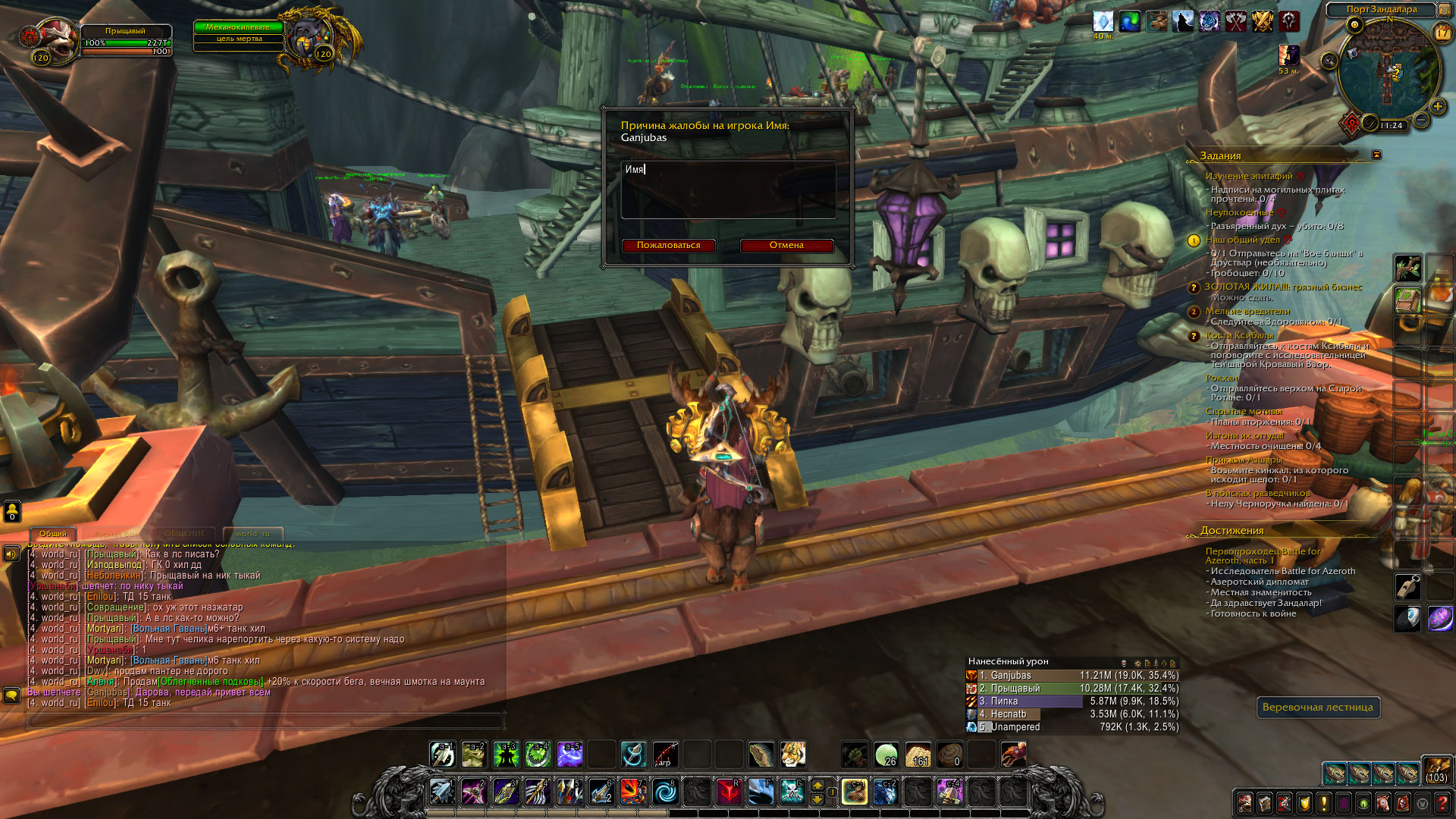Select the tiger pet icon
Screen dimensions: 1456x819
click(x=792, y=754)
